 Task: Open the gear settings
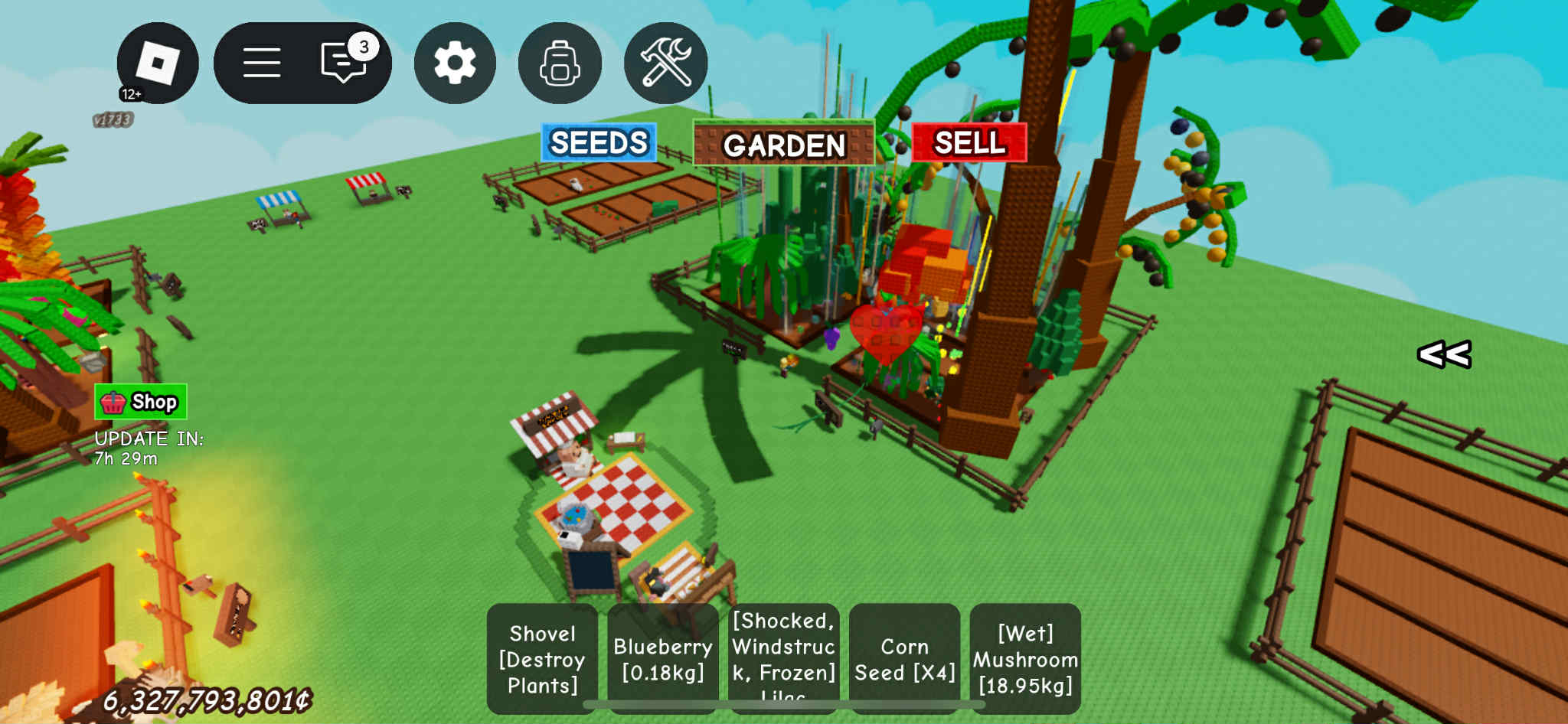tap(455, 63)
